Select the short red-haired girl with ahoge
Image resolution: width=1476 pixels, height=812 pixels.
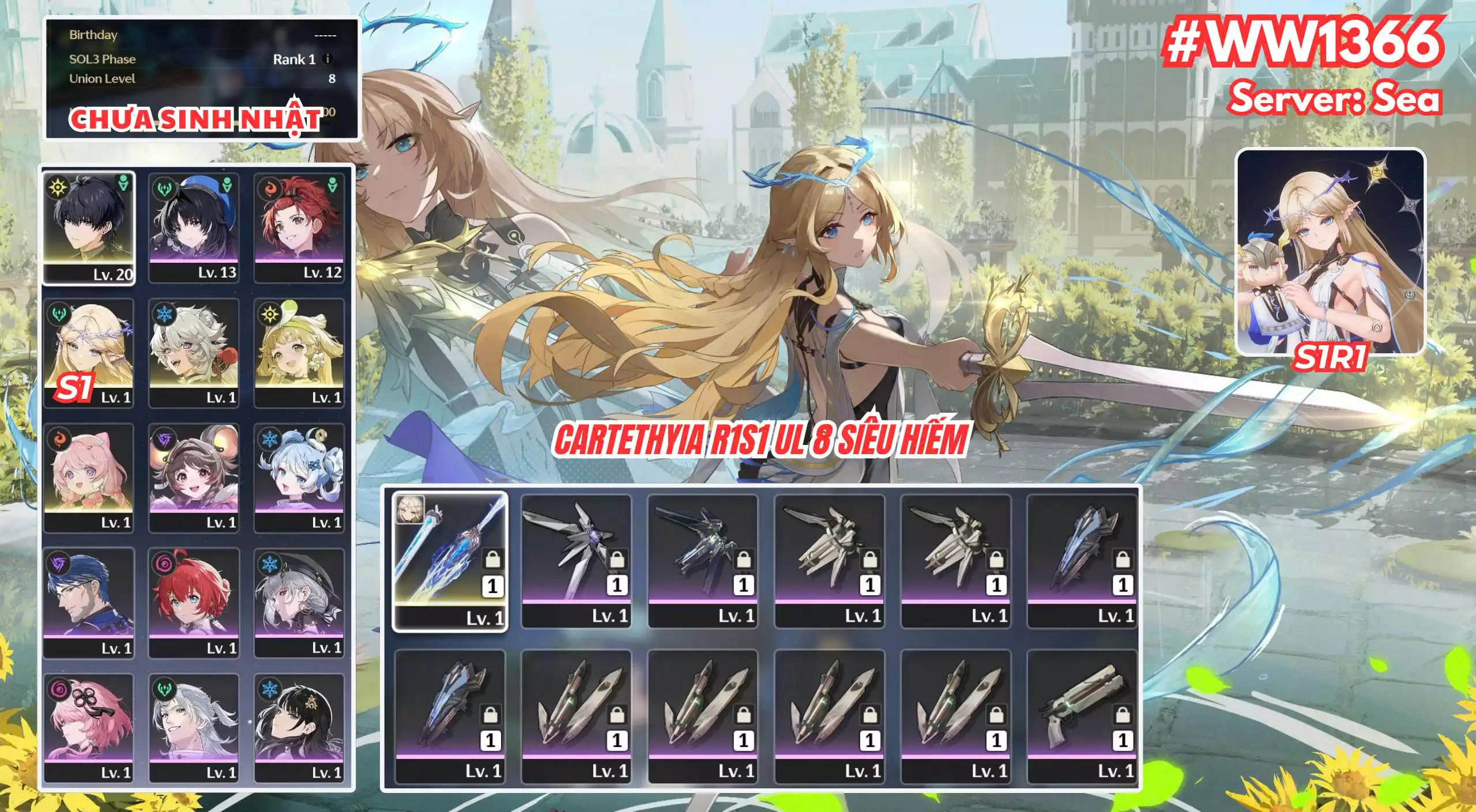(x=194, y=603)
